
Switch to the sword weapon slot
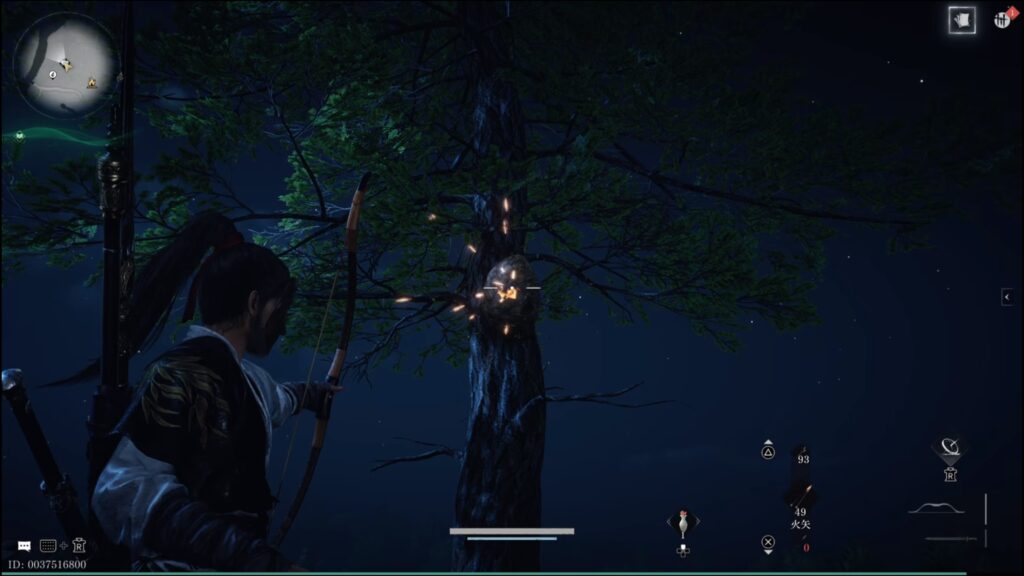[950, 539]
